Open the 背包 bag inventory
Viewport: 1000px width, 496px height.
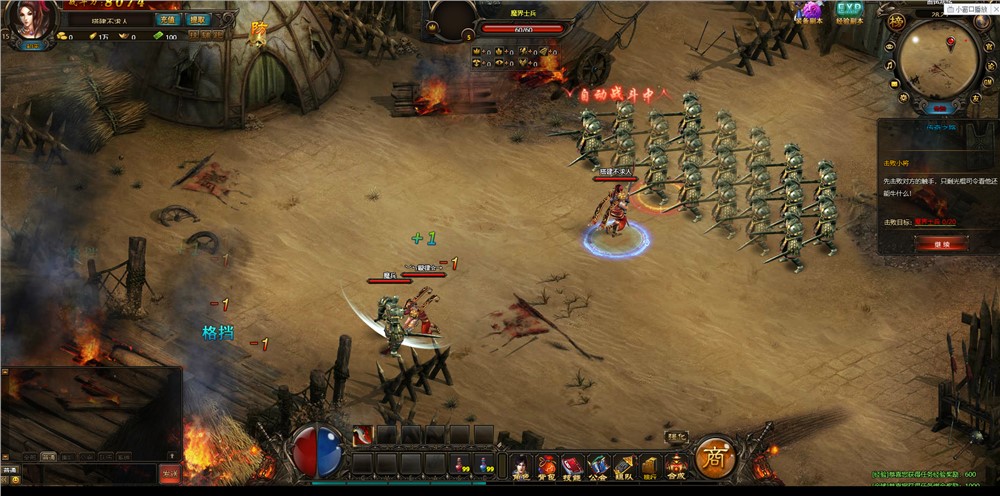tap(546, 466)
